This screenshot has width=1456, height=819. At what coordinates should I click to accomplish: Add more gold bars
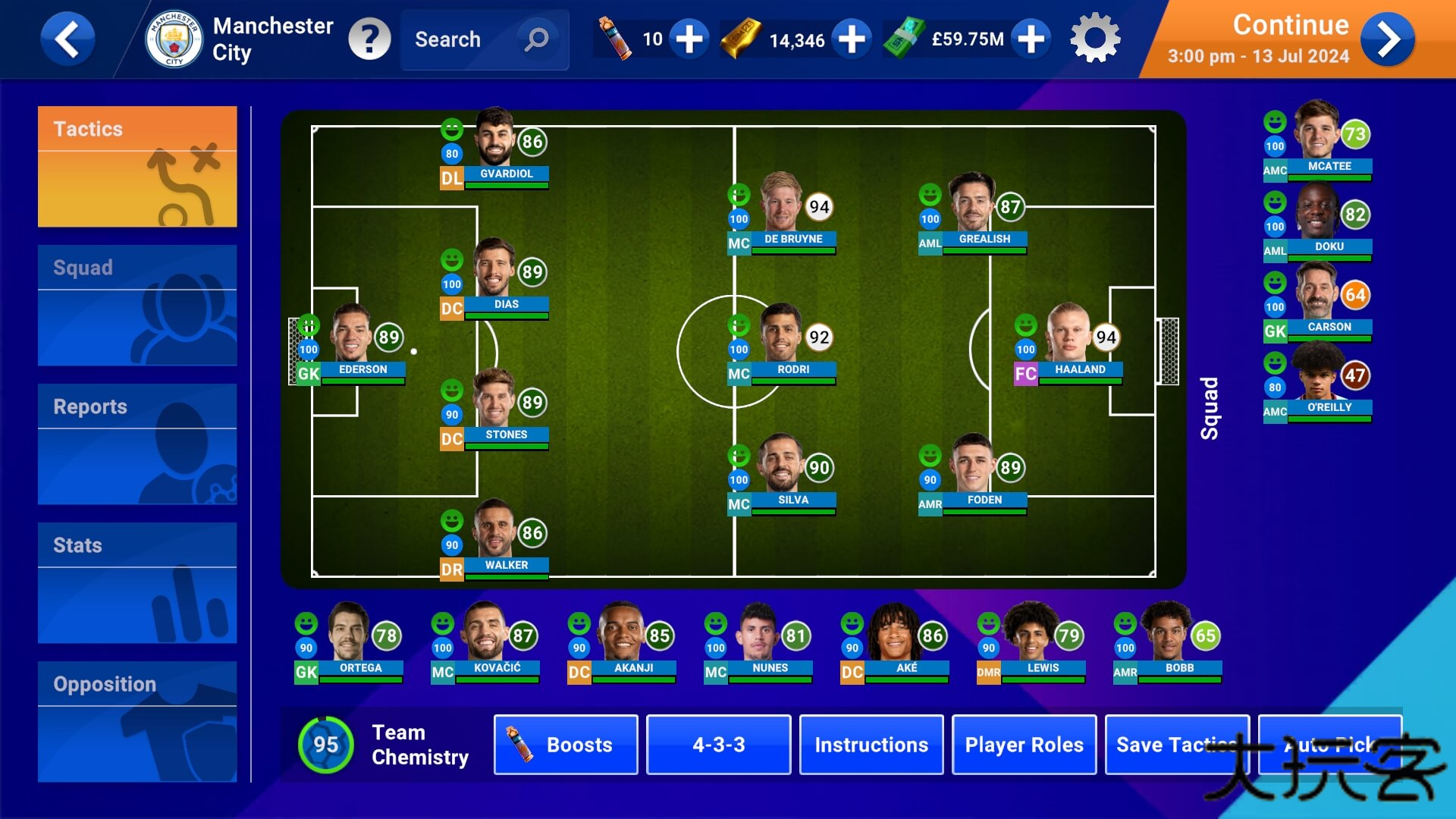[852, 39]
